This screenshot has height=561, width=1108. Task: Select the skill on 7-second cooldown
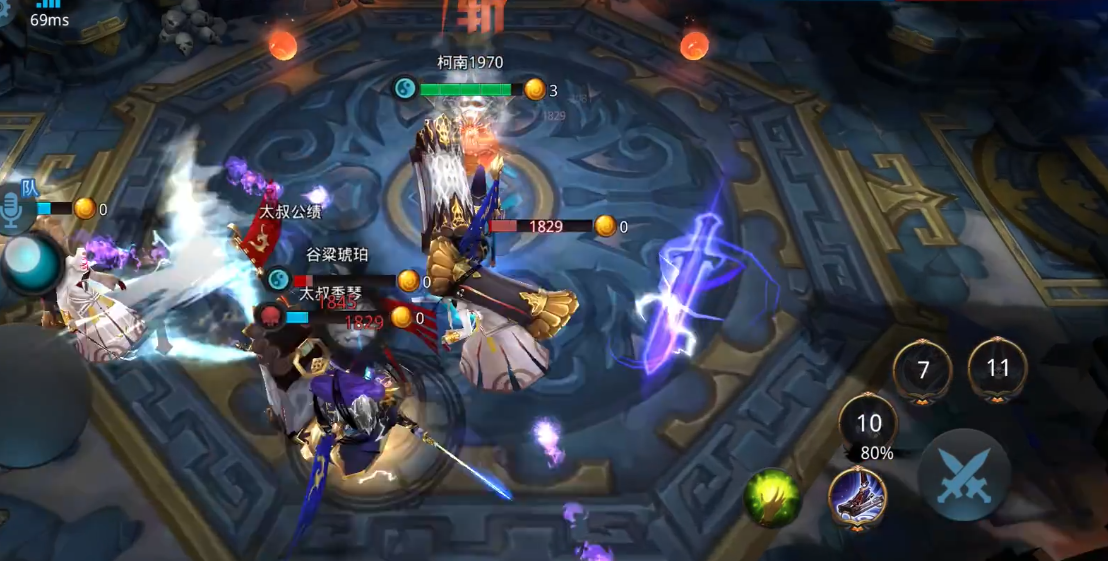pos(923,370)
